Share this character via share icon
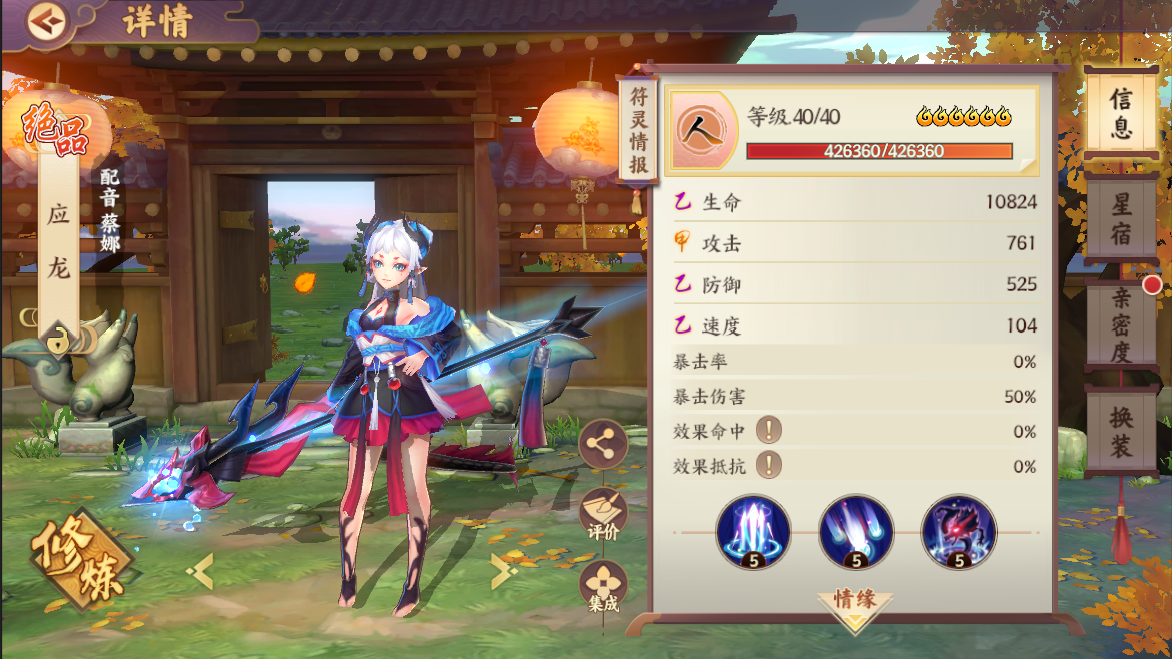Image resolution: width=1172 pixels, height=659 pixels. 603,444
